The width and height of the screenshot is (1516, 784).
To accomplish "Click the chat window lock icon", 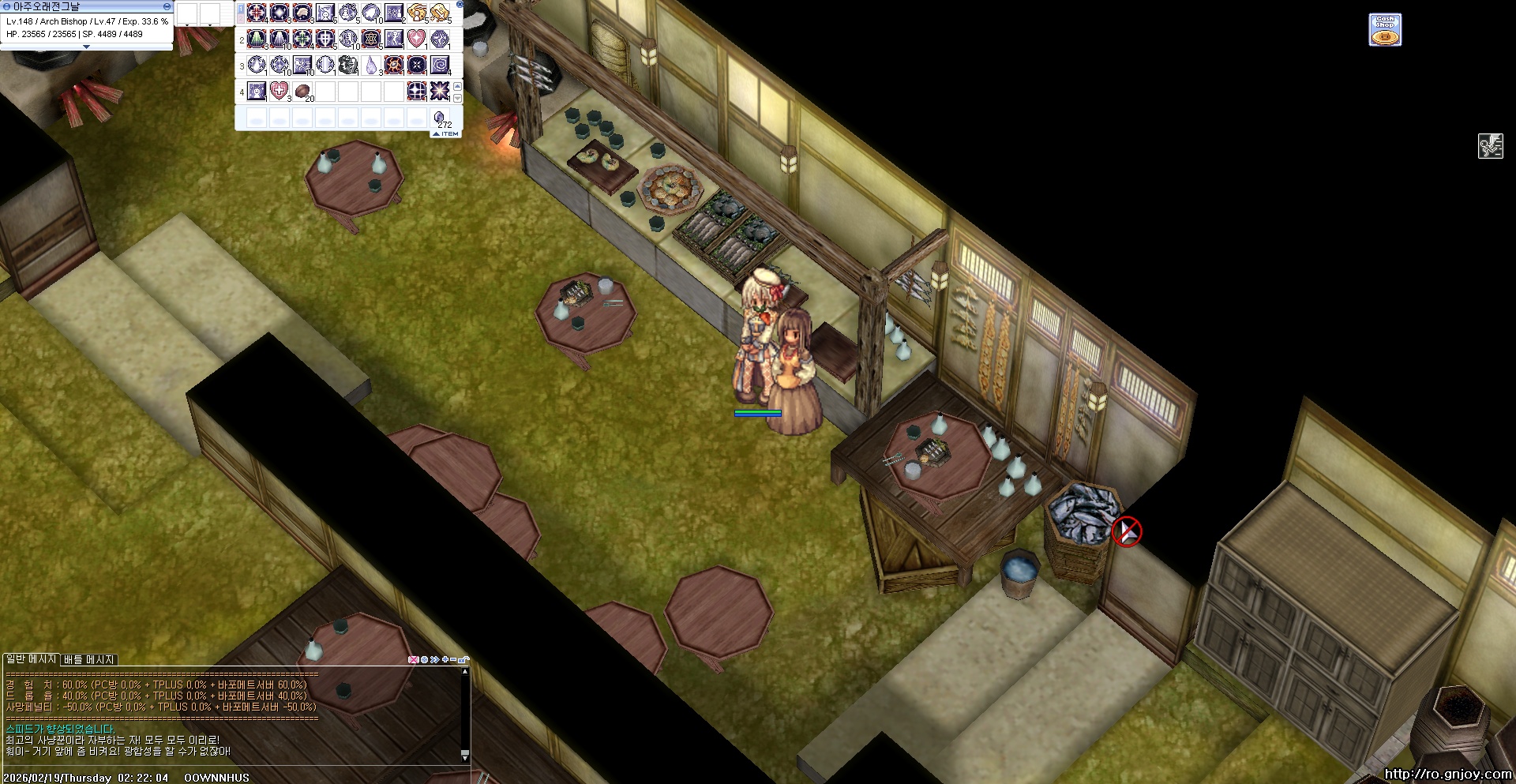I will 464,659.
